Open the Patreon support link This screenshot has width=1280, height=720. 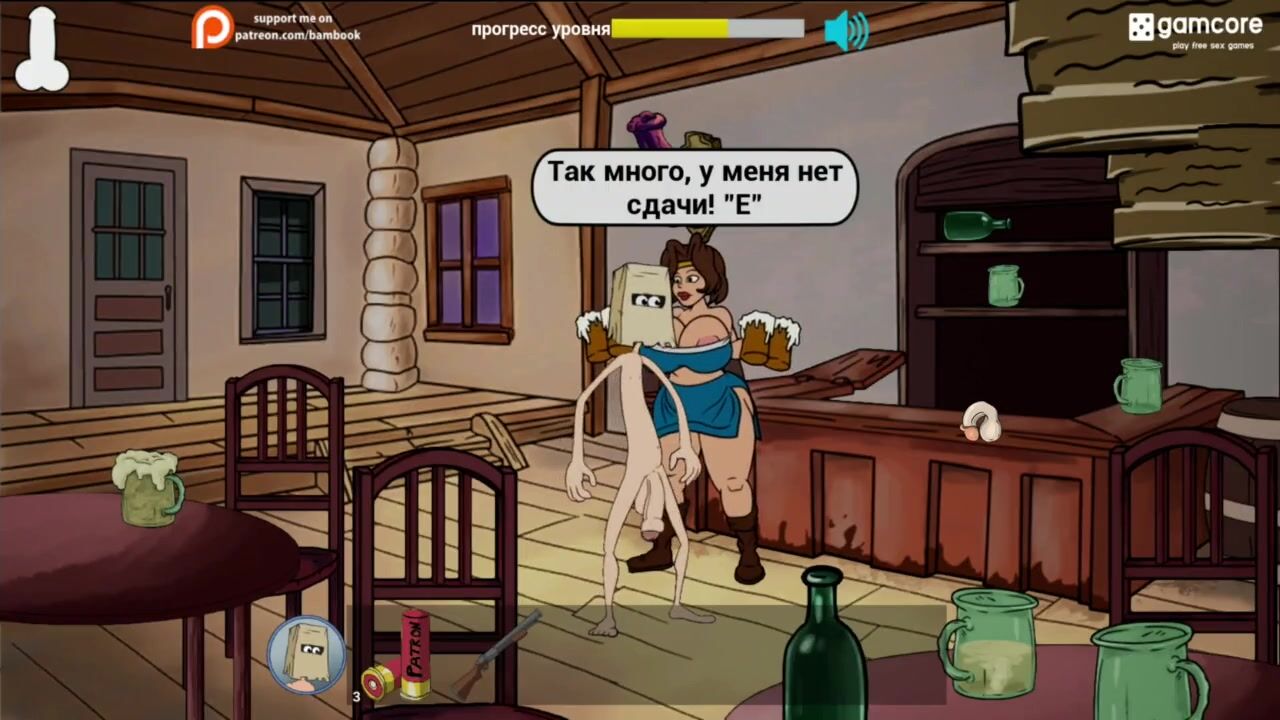[276, 27]
